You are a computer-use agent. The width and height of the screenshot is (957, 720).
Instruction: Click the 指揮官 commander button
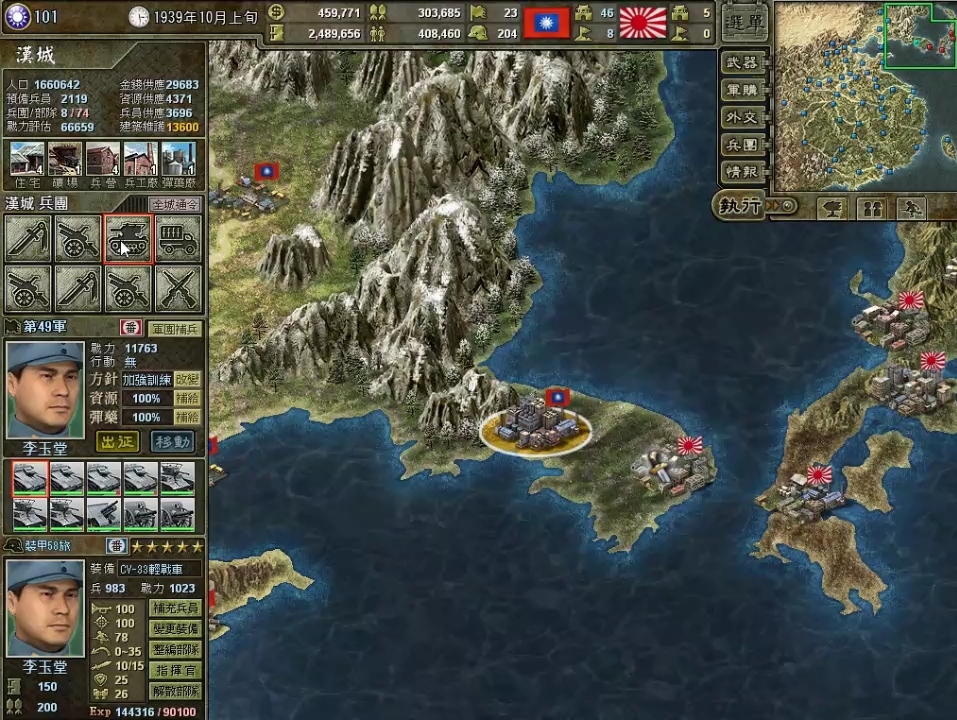click(175, 670)
